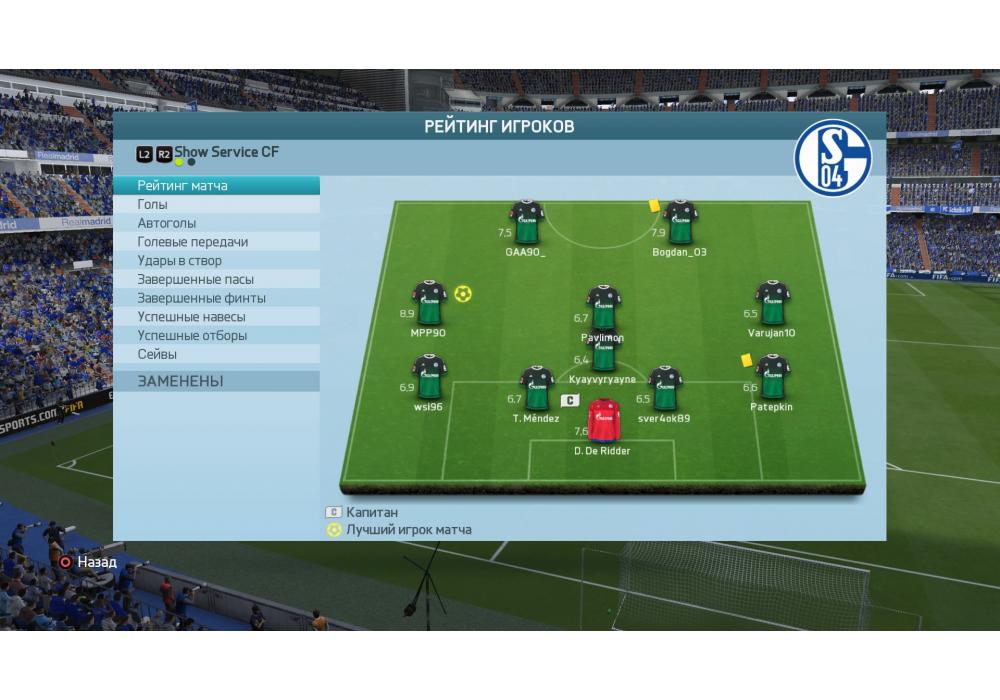
Task: Open the Сейвы stat category
Action: coord(217,354)
